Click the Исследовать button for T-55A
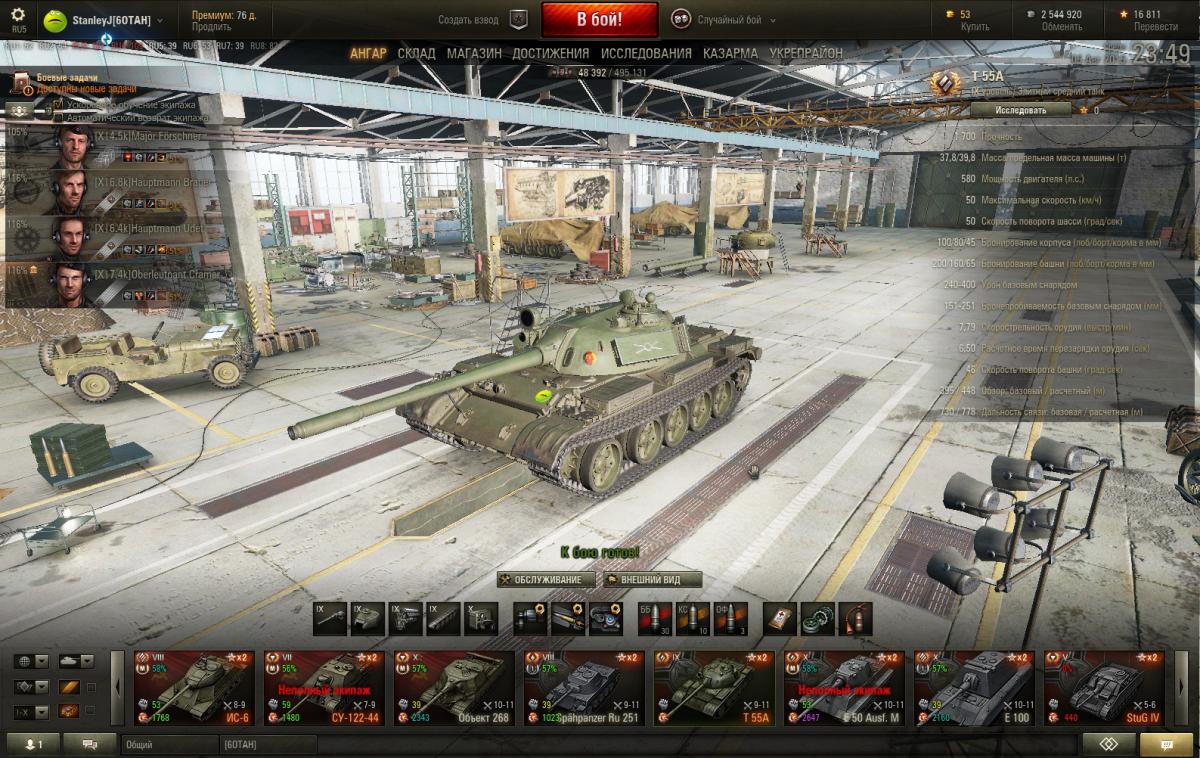The width and height of the screenshot is (1200, 758). (1008, 110)
